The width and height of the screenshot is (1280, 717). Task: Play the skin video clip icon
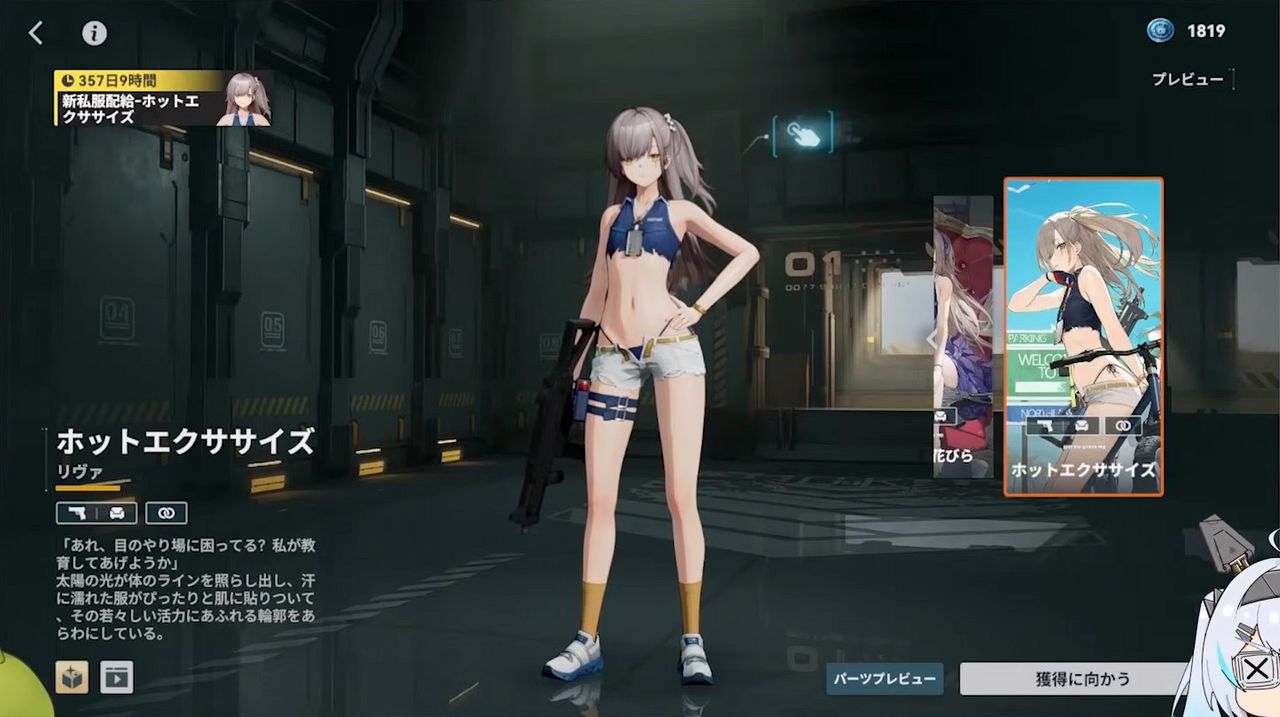point(116,677)
